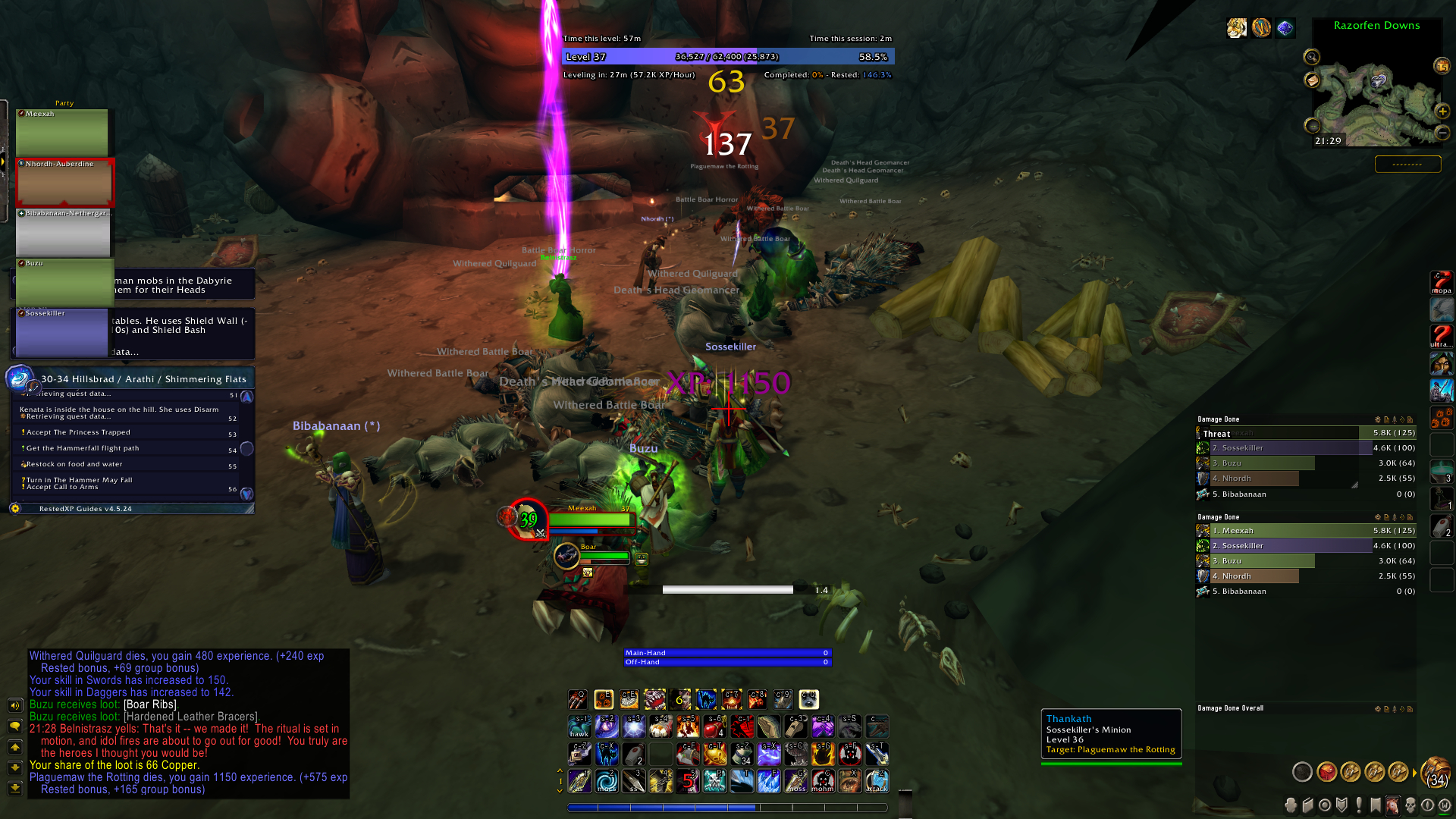This screenshot has height=819, width=1456.
Task: Select Meexah's party frame
Action: (x=62, y=132)
